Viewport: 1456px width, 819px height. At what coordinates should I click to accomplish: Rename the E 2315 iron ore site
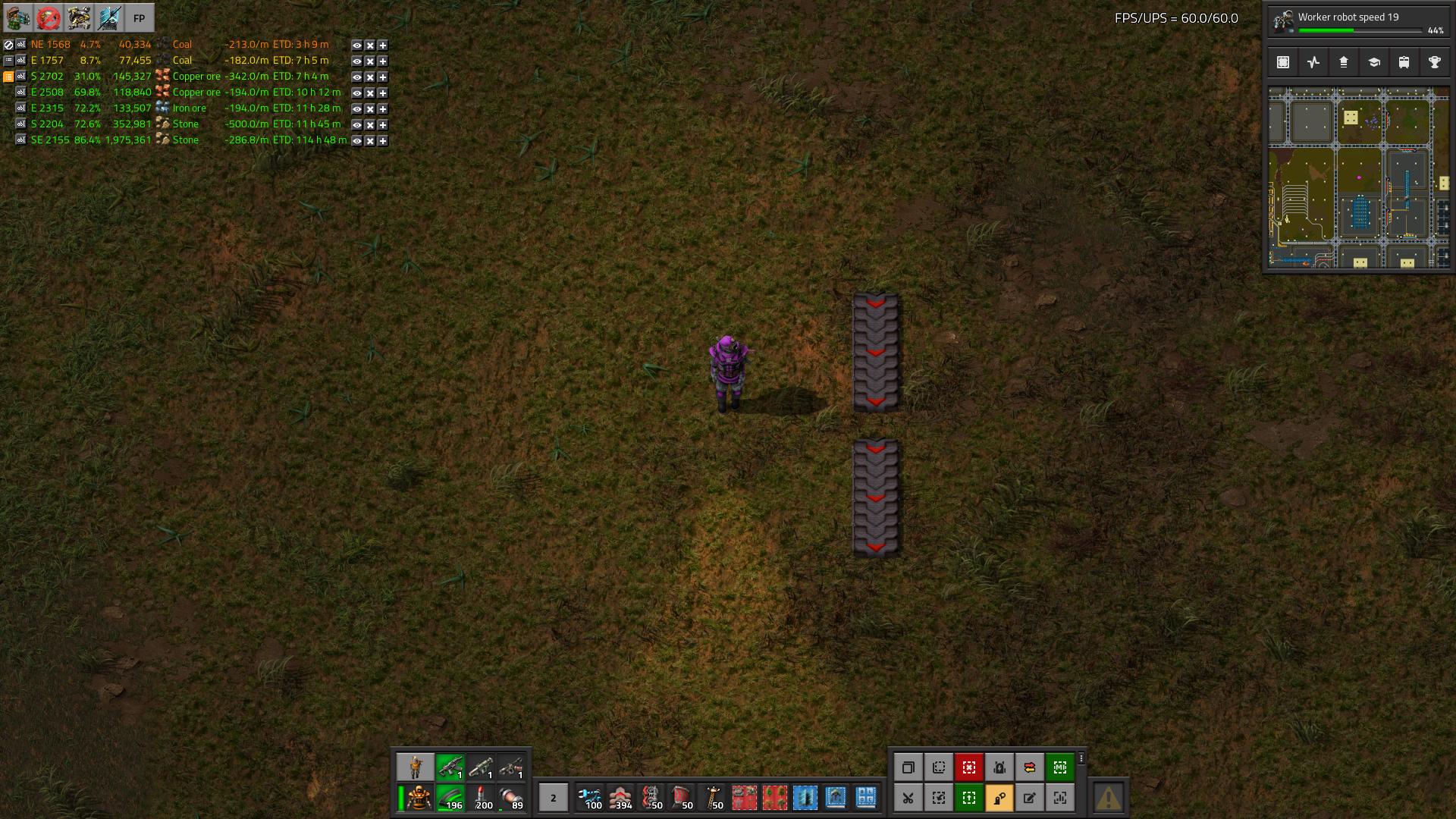(21, 108)
